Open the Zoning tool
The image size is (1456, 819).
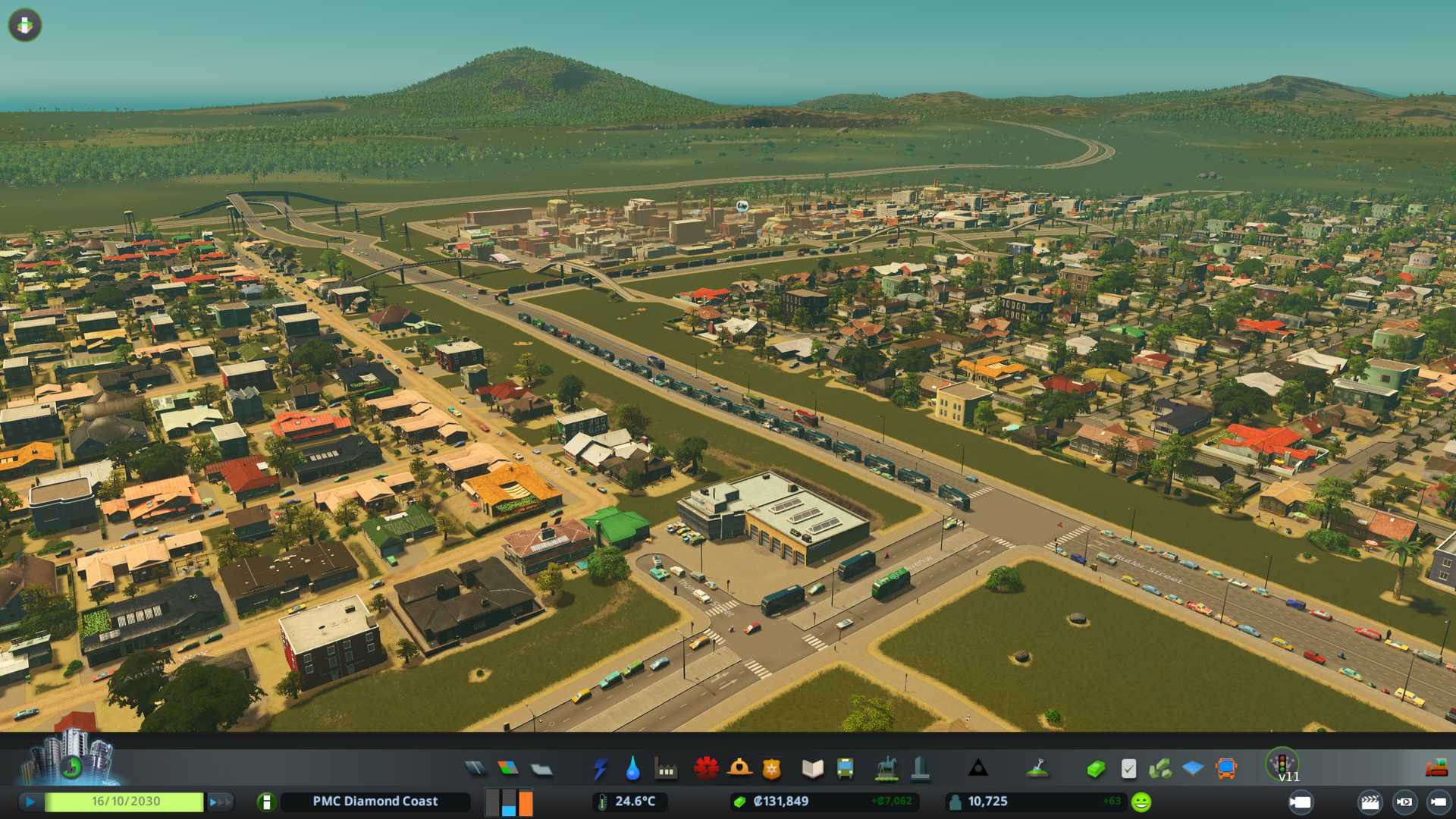[x=508, y=769]
